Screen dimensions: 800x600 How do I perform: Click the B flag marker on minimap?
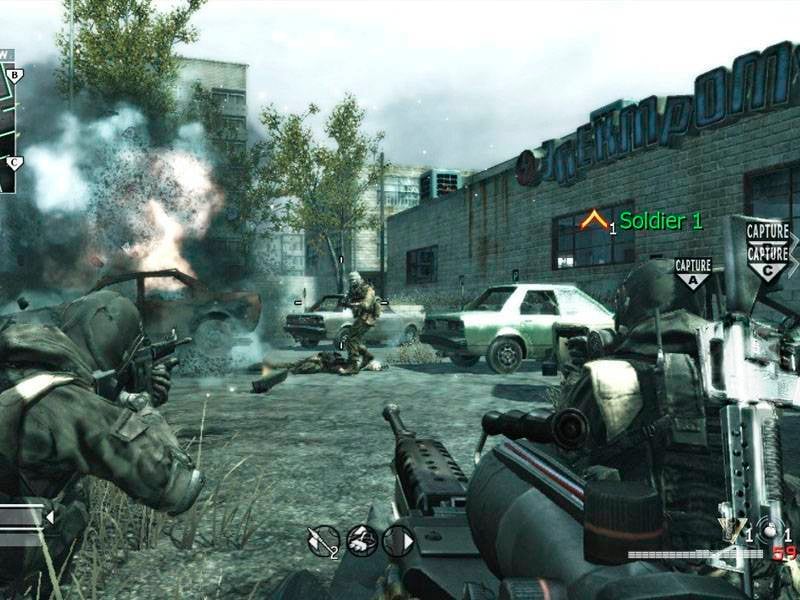(14, 74)
